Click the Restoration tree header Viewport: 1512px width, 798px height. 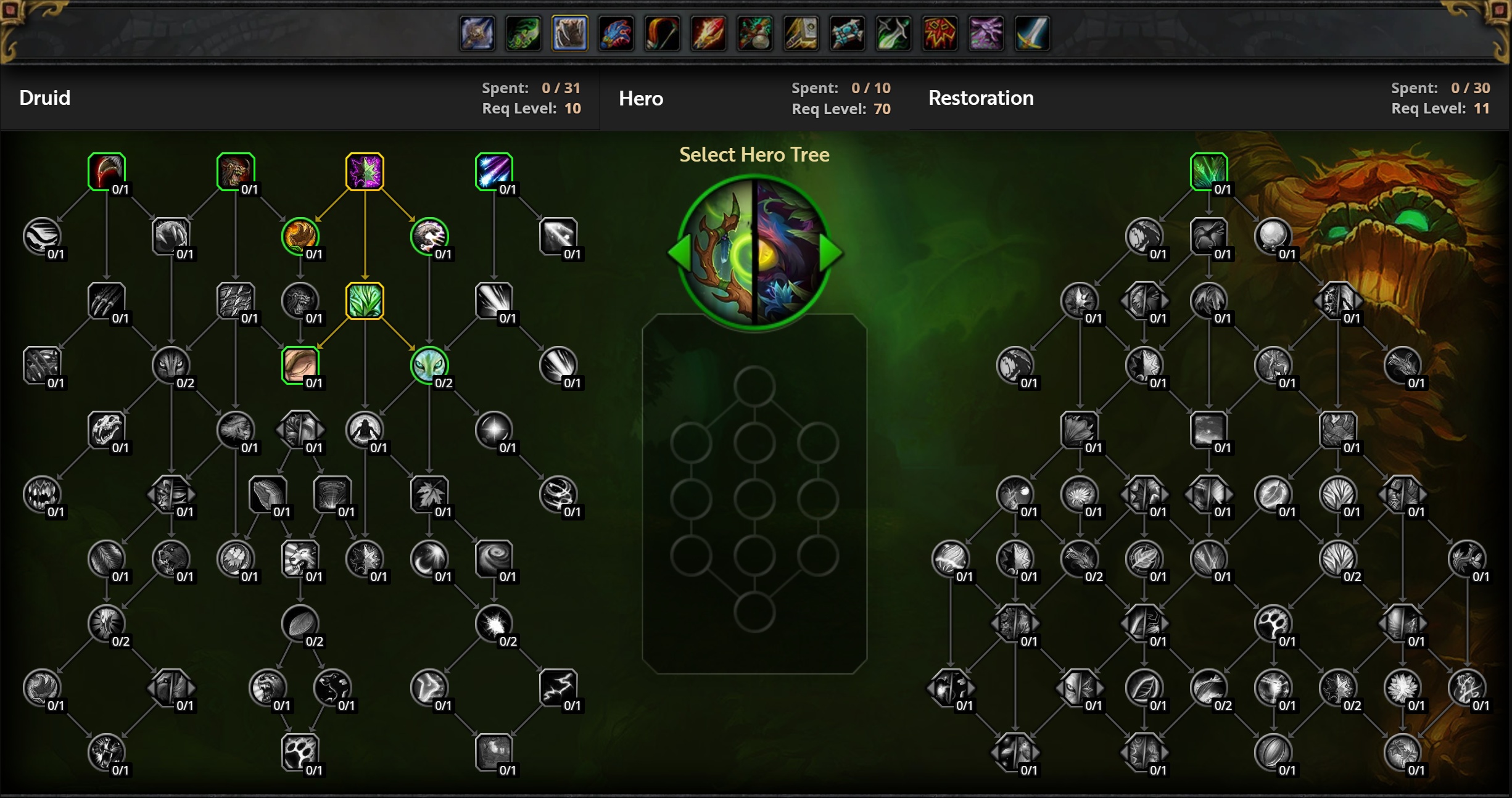click(980, 97)
